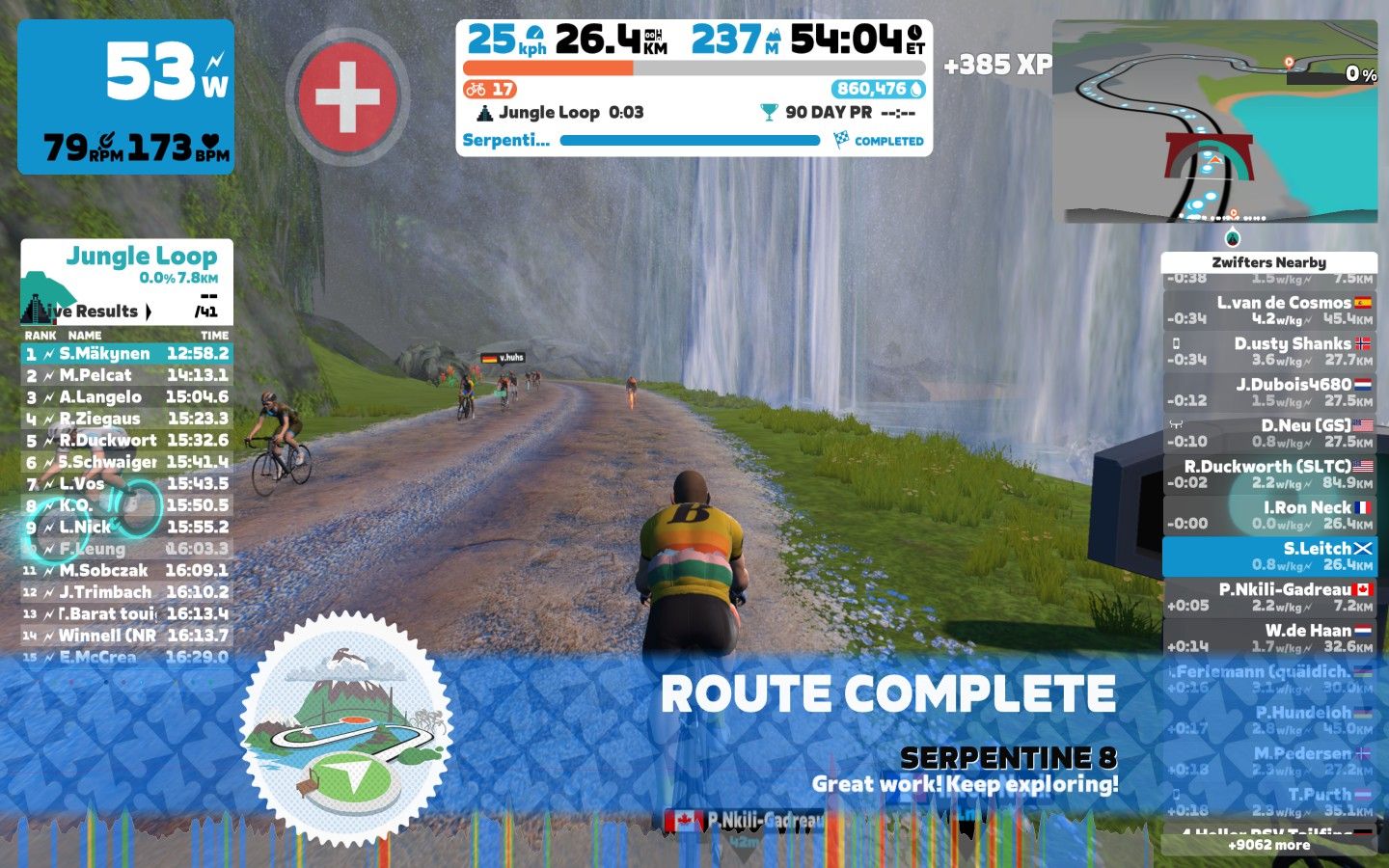Click the mountain icon next to Jungle Loop timer
Screen dimensions: 1389x868
click(x=484, y=111)
